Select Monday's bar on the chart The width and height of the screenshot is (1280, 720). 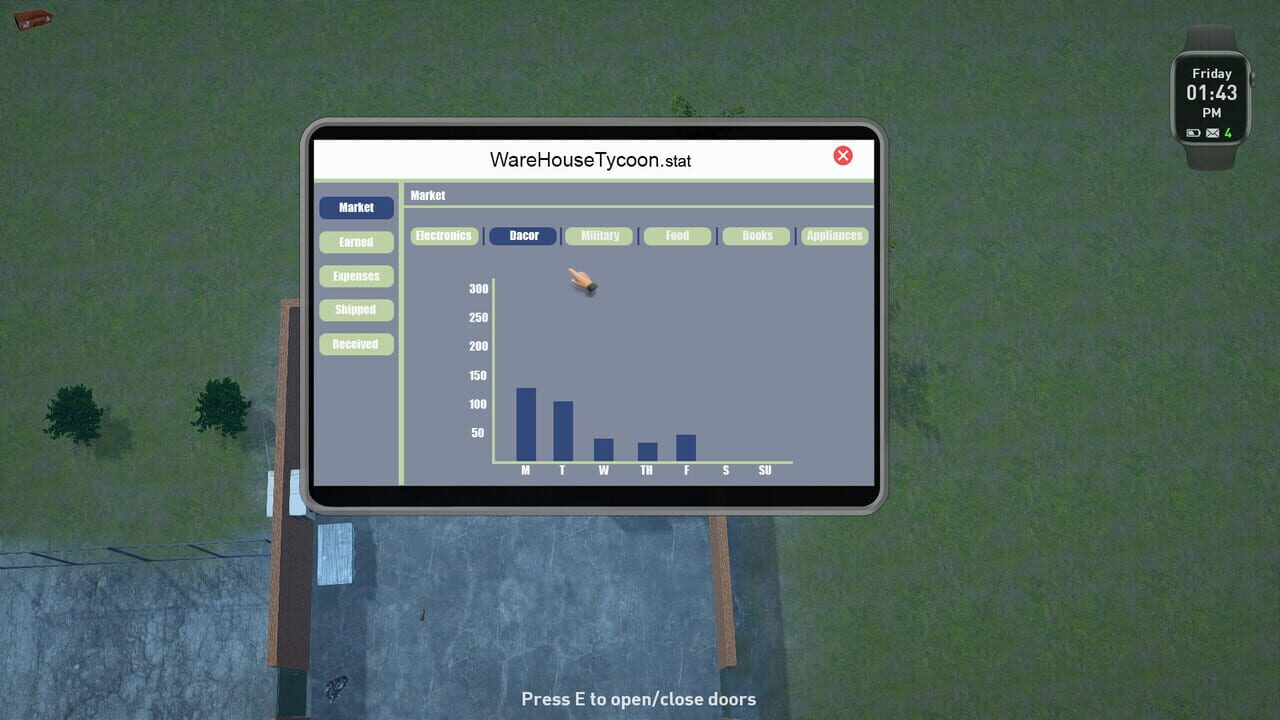tap(525, 425)
